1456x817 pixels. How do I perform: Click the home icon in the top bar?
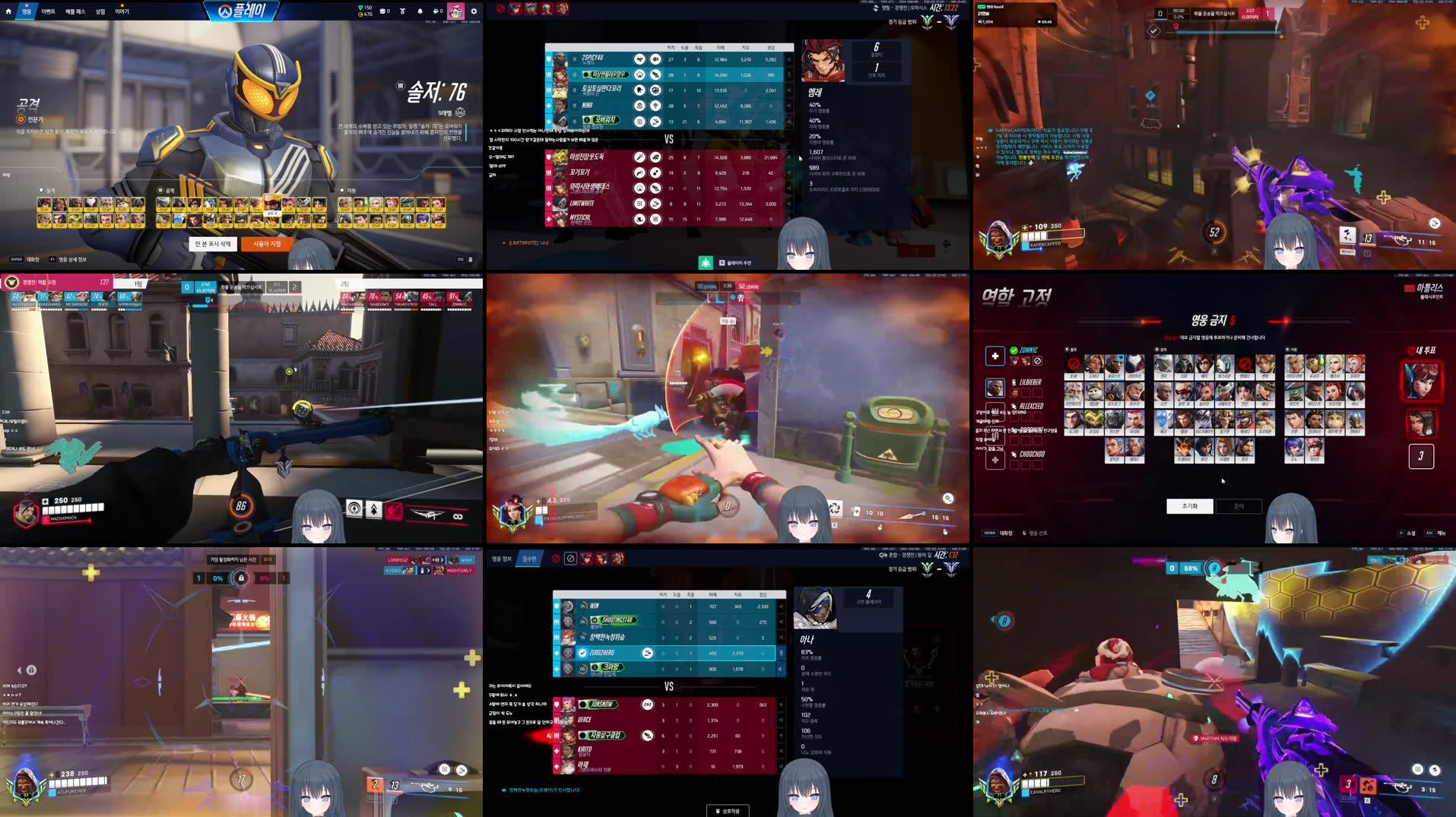8,11
